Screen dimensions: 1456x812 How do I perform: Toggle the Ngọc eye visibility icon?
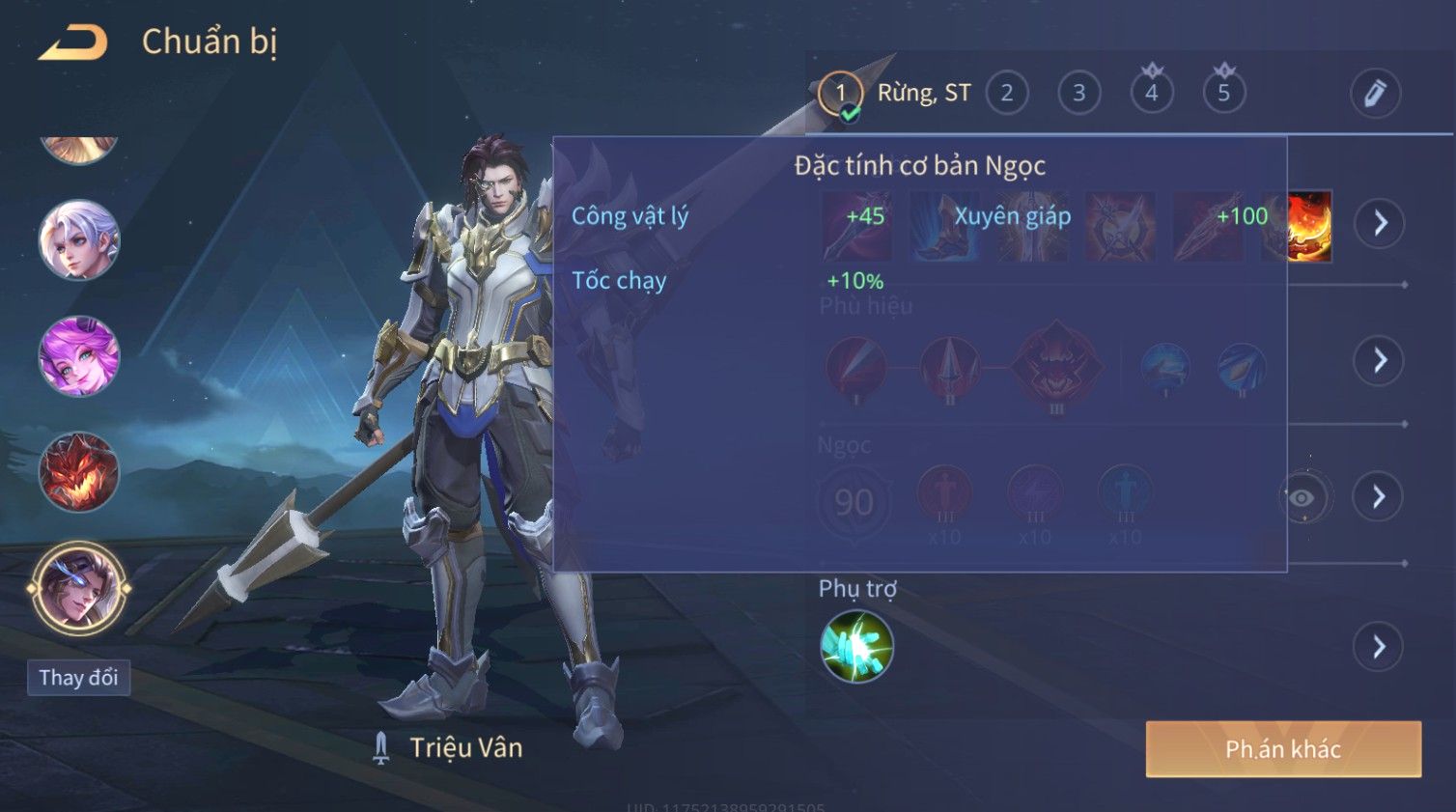click(1302, 498)
